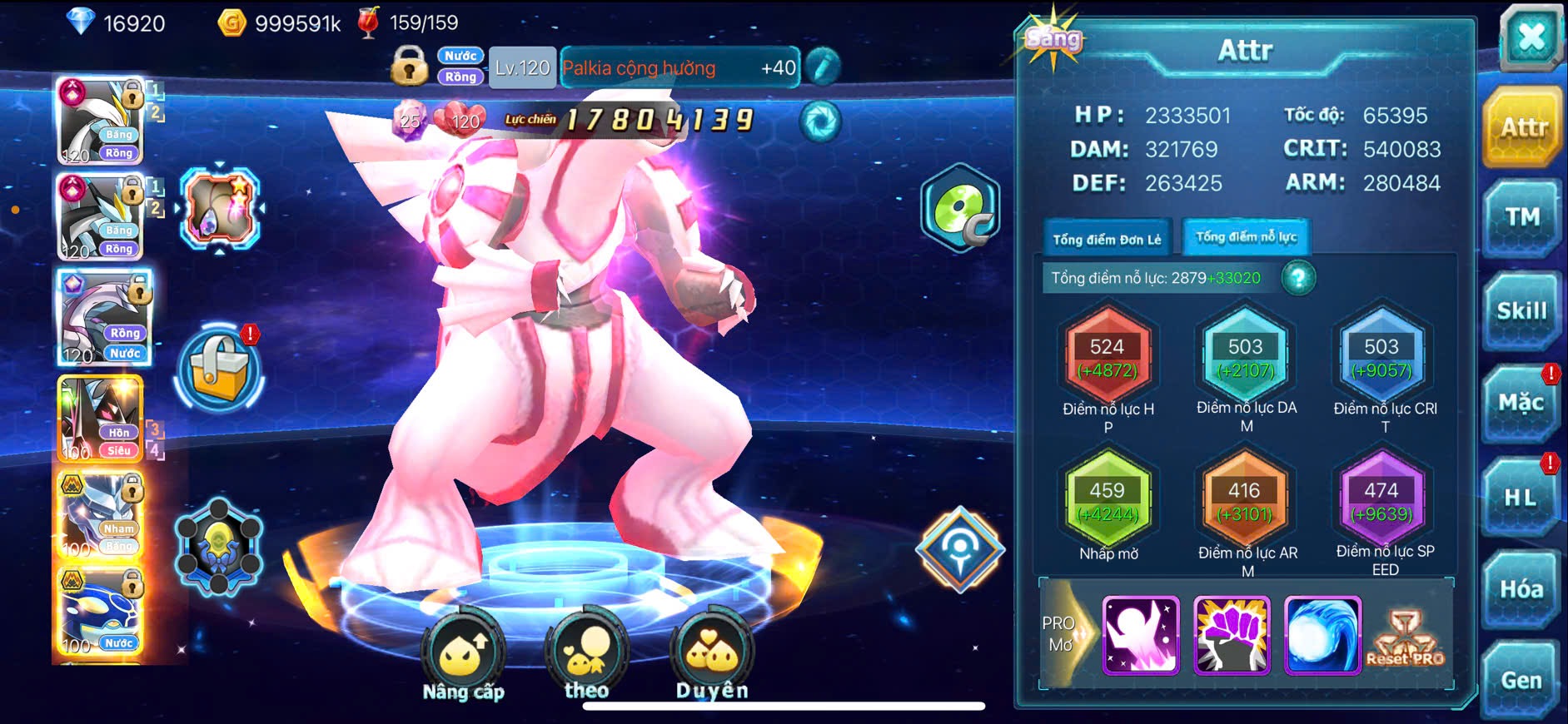Open the Mặc equipment tab
Image resolution: width=1568 pixels, height=724 pixels.
(x=1521, y=404)
